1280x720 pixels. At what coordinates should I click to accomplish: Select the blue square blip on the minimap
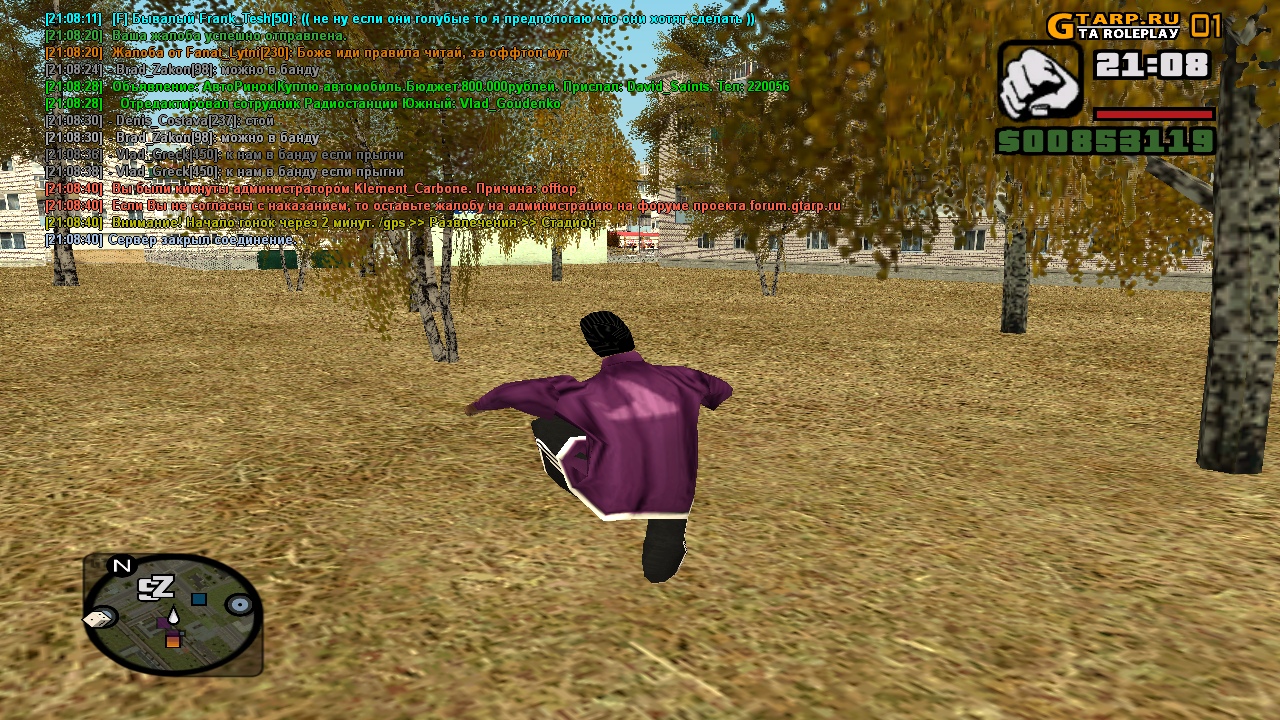[198, 599]
